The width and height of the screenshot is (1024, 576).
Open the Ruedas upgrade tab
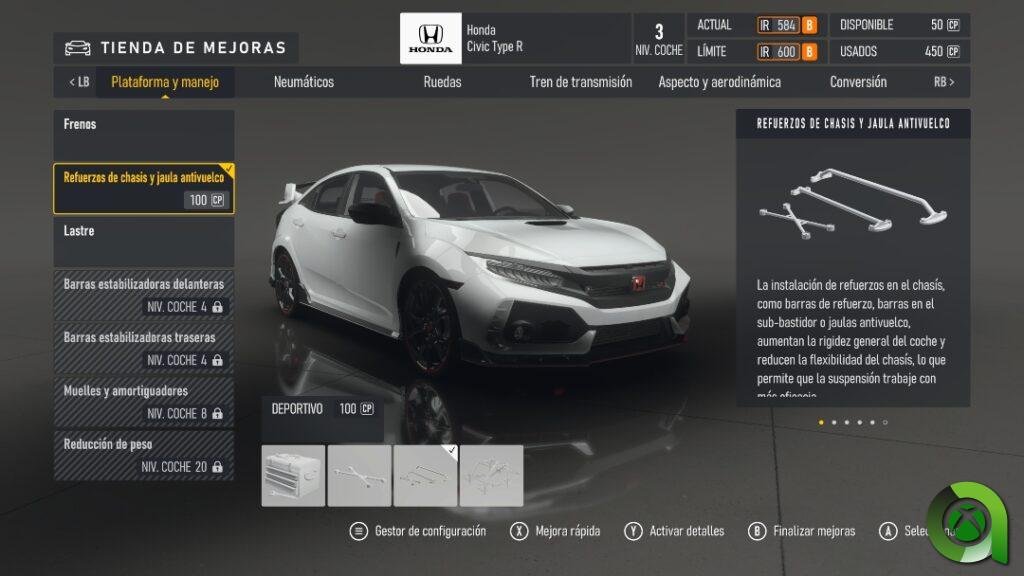(442, 82)
